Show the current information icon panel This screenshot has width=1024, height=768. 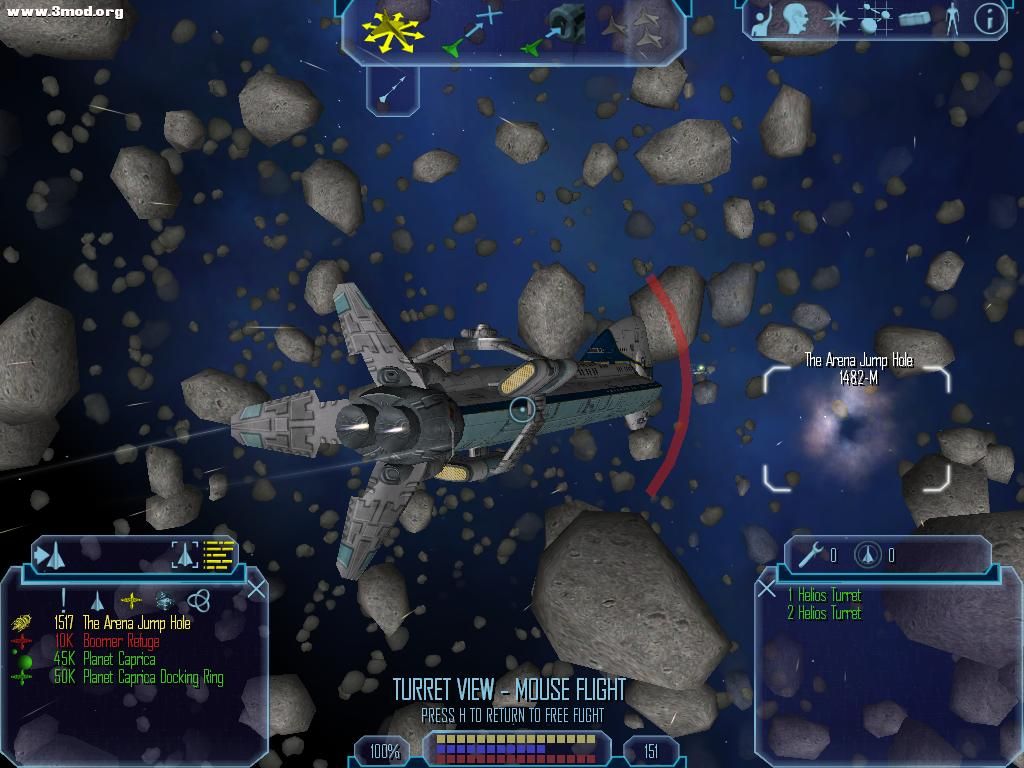[x=989, y=19]
